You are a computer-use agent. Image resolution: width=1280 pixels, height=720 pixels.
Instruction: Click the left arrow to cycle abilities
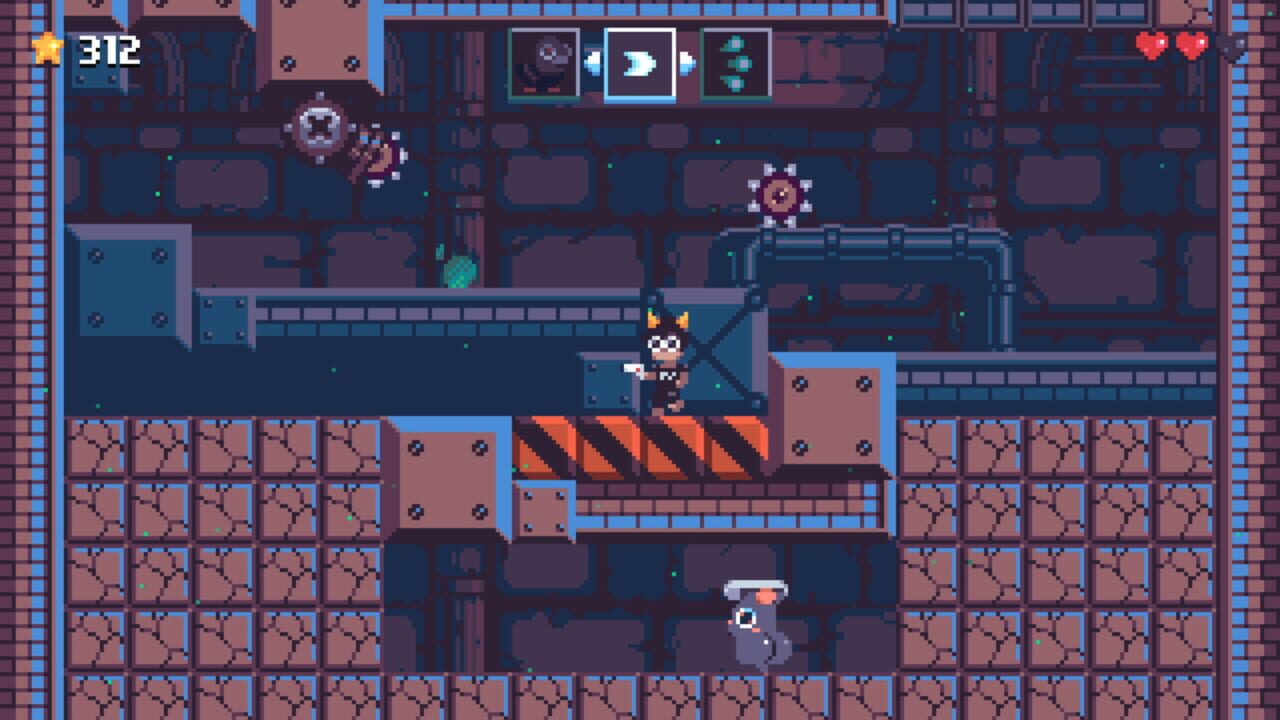tap(592, 64)
